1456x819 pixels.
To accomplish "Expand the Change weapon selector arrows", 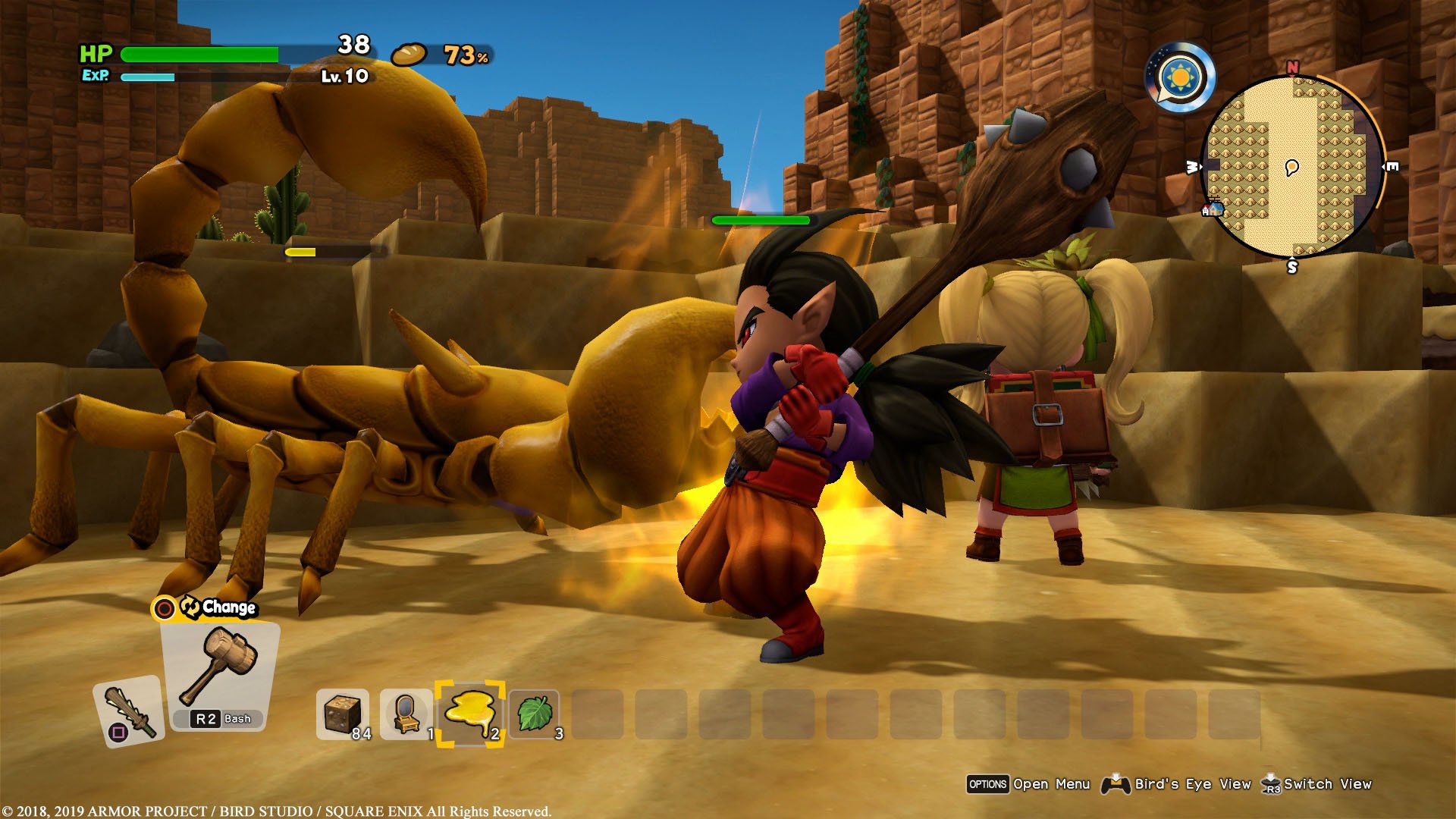I will [x=190, y=607].
